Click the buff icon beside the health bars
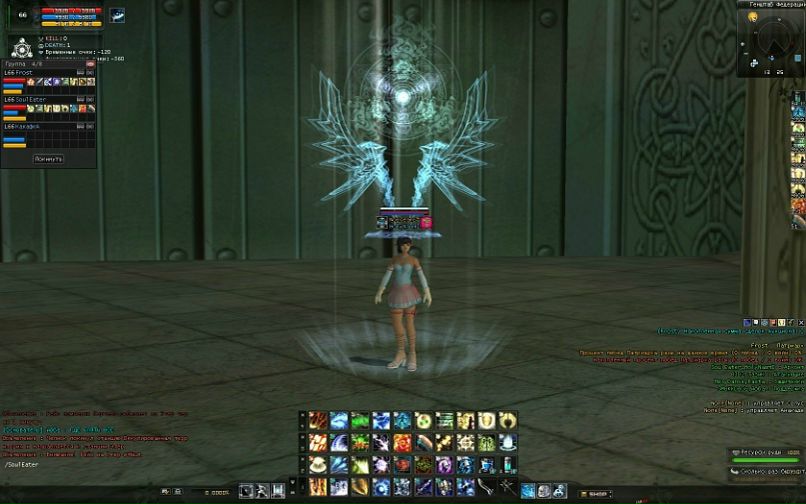 [x=117, y=15]
